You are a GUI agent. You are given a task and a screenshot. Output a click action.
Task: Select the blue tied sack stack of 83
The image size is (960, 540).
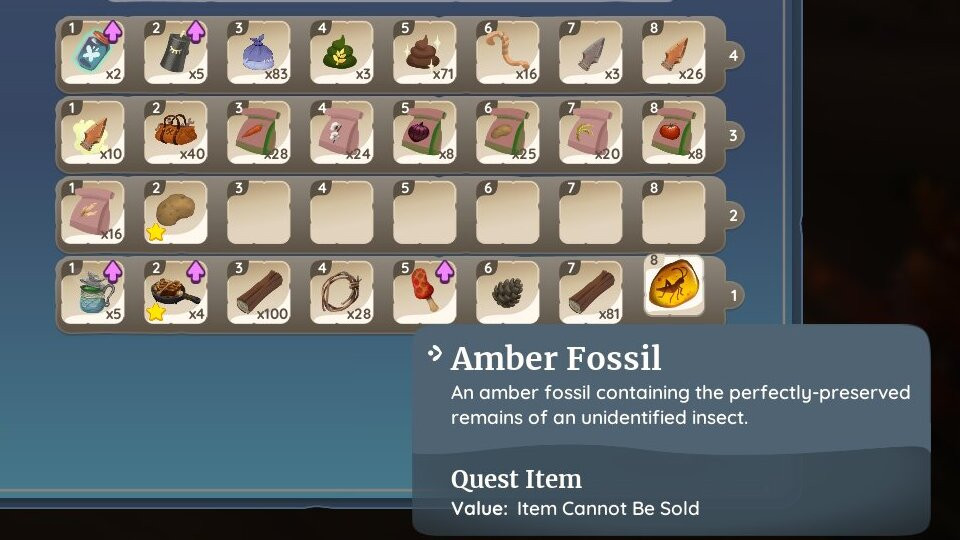click(259, 54)
